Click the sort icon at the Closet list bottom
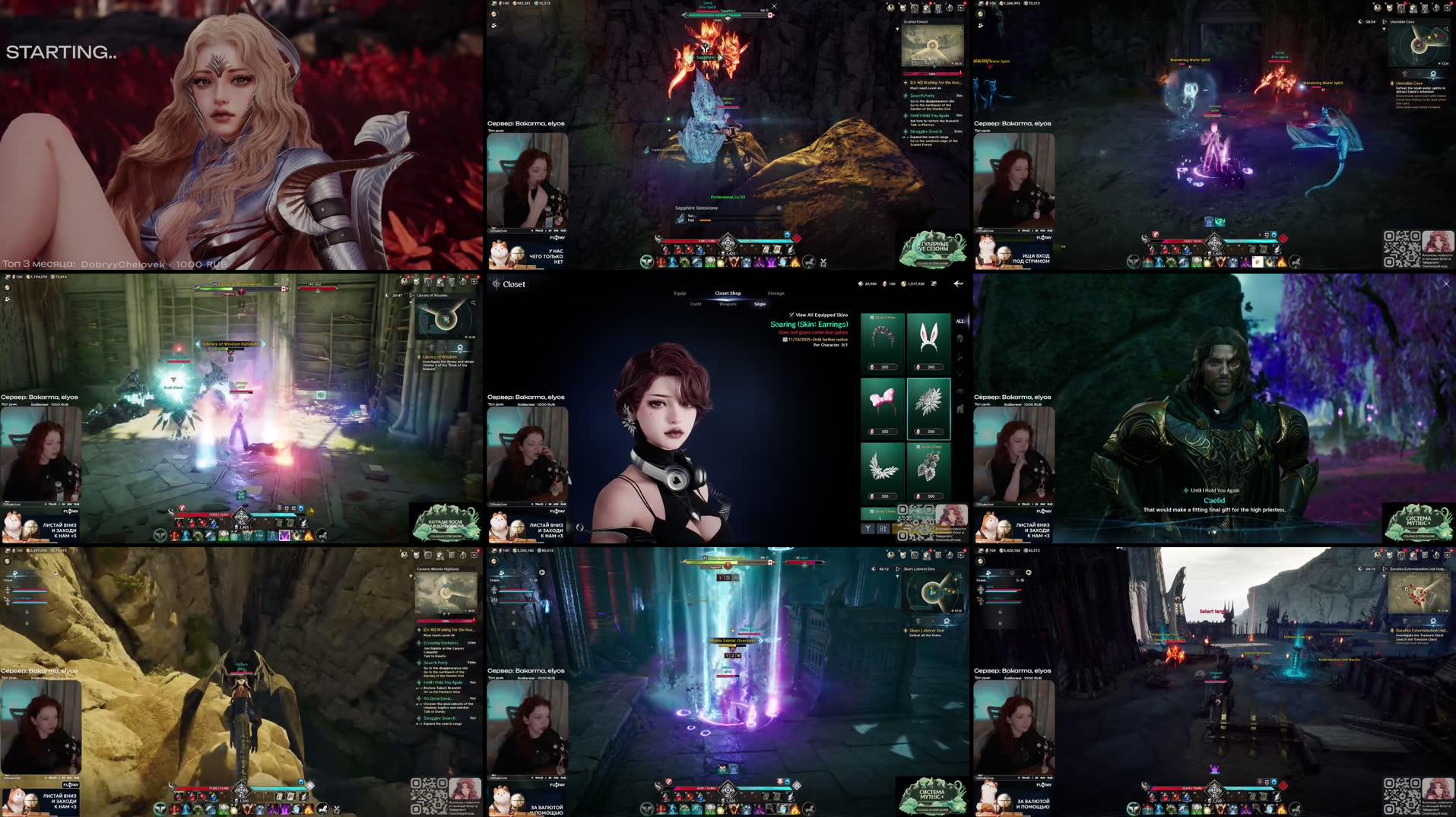Viewport: 1456px width, 817px height. (x=883, y=530)
